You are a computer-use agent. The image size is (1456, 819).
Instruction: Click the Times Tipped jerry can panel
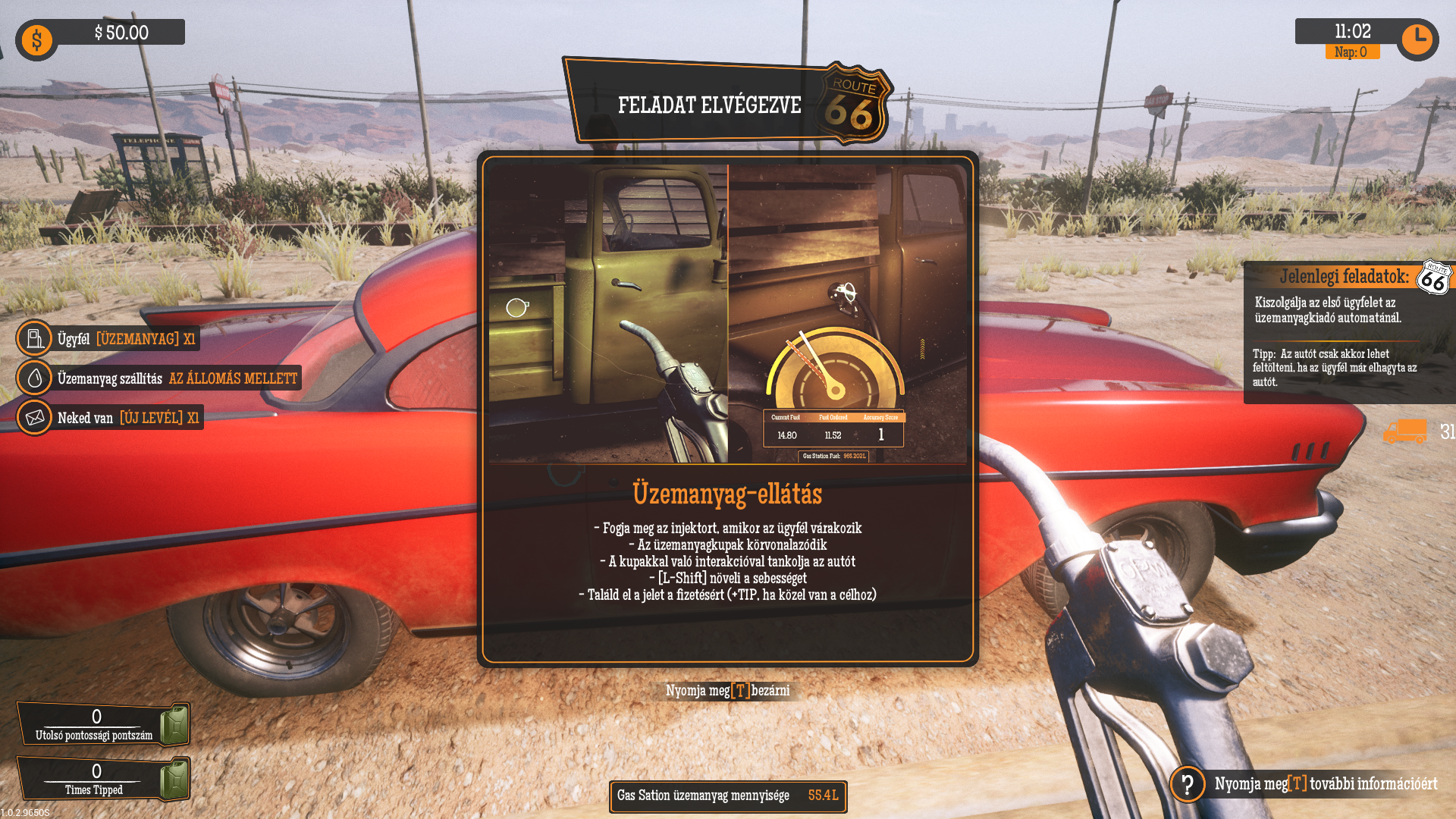(x=103, y=778)
